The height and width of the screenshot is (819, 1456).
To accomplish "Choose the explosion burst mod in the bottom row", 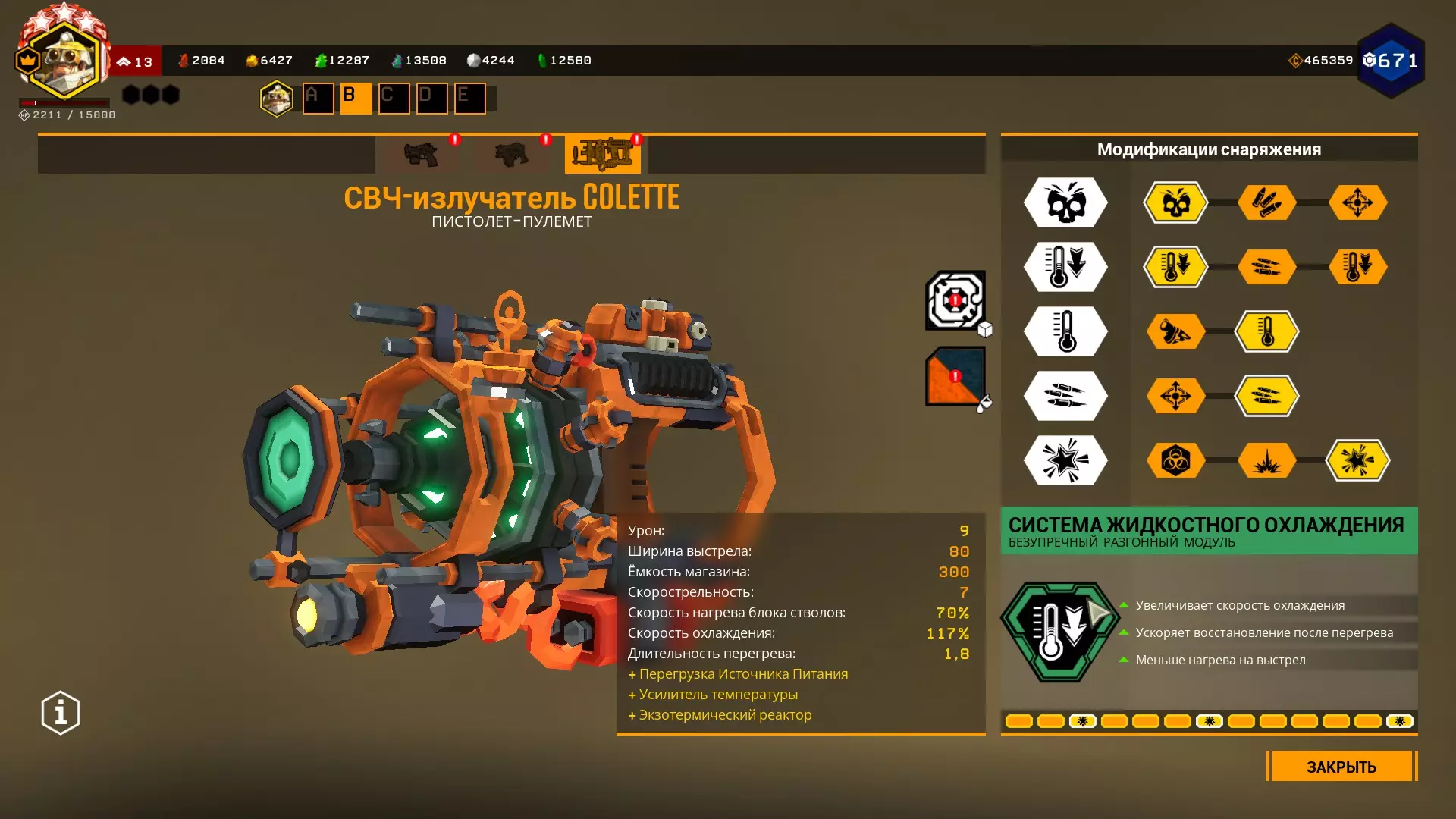I will [x=1266, y=460].
